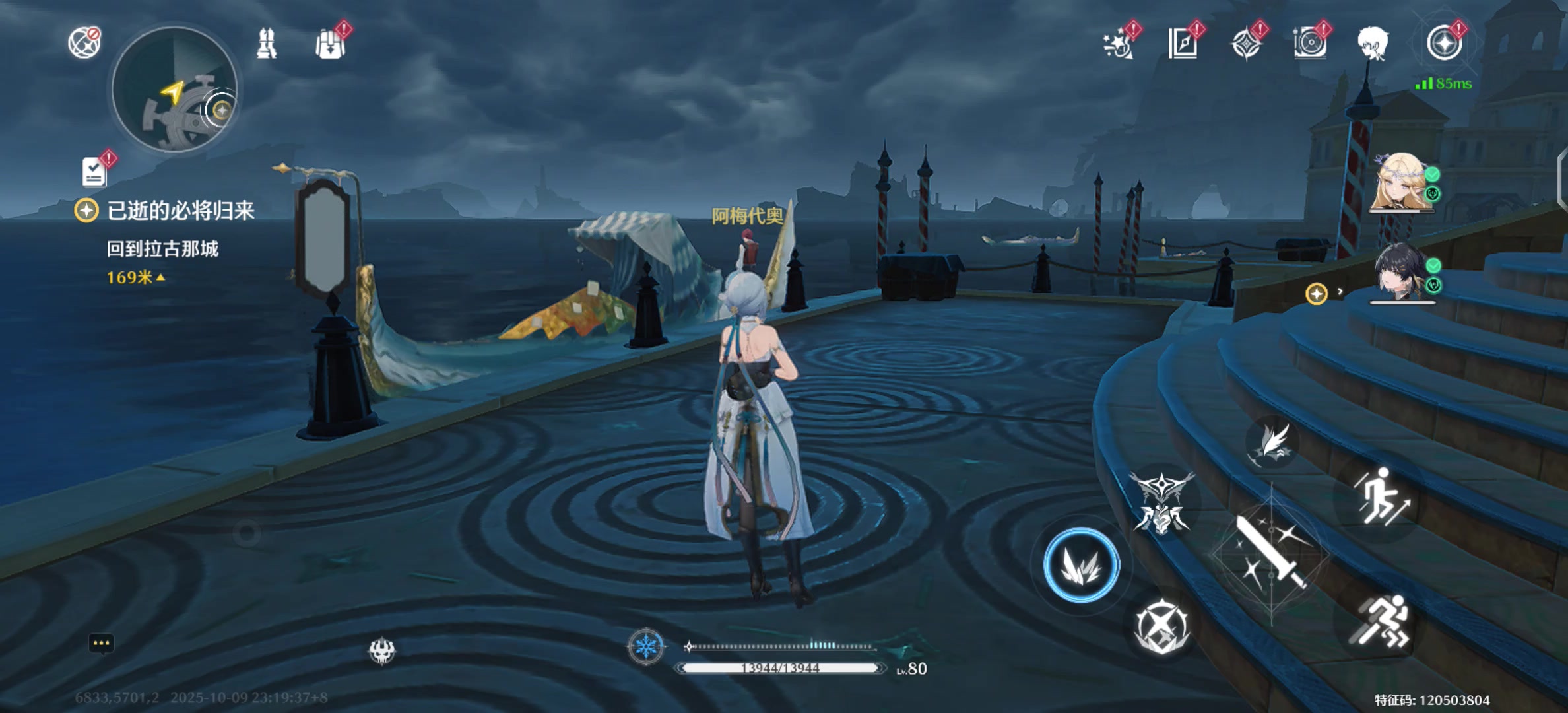Use the crossed-circle skill button

pyautogui.click(x=1161, y=627)
